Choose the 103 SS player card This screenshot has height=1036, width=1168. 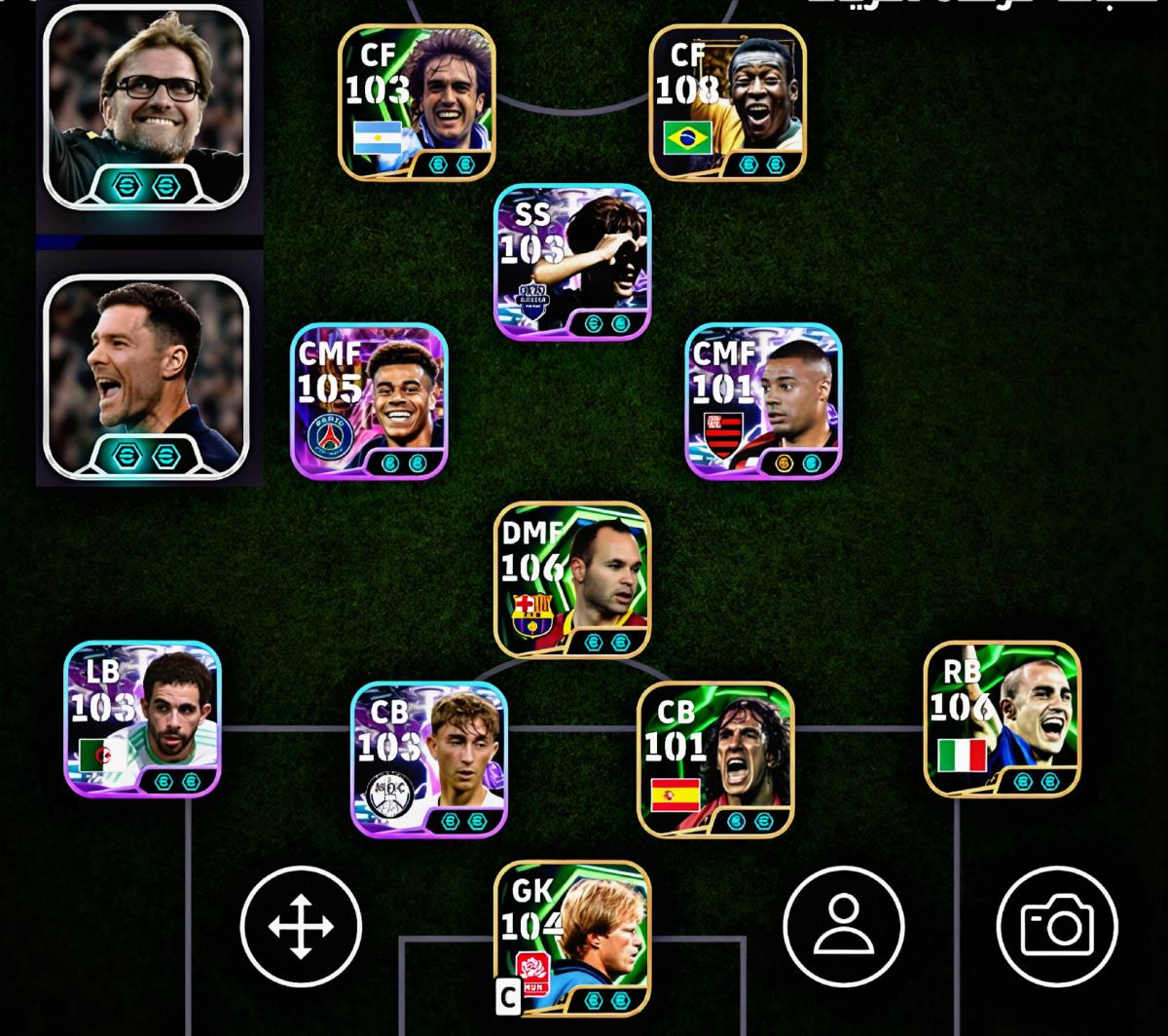pyautogui.click(x=572, y=261)
